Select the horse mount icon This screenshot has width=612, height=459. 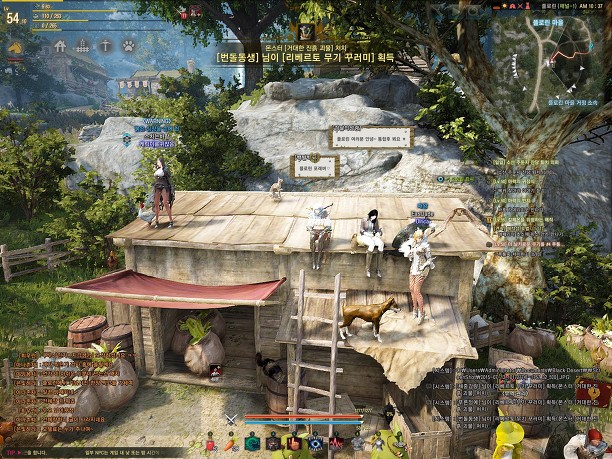pyautogui.click(x=14, y=46)
